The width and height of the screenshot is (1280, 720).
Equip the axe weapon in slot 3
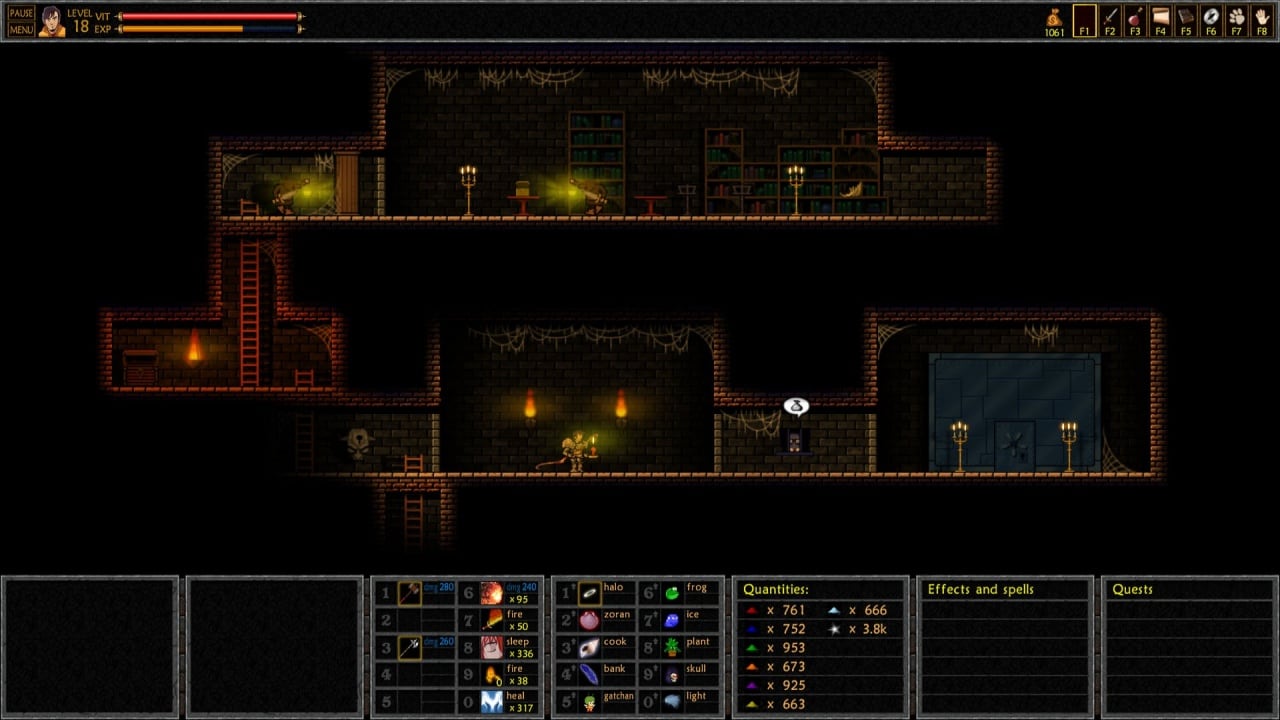pos(410,647)
